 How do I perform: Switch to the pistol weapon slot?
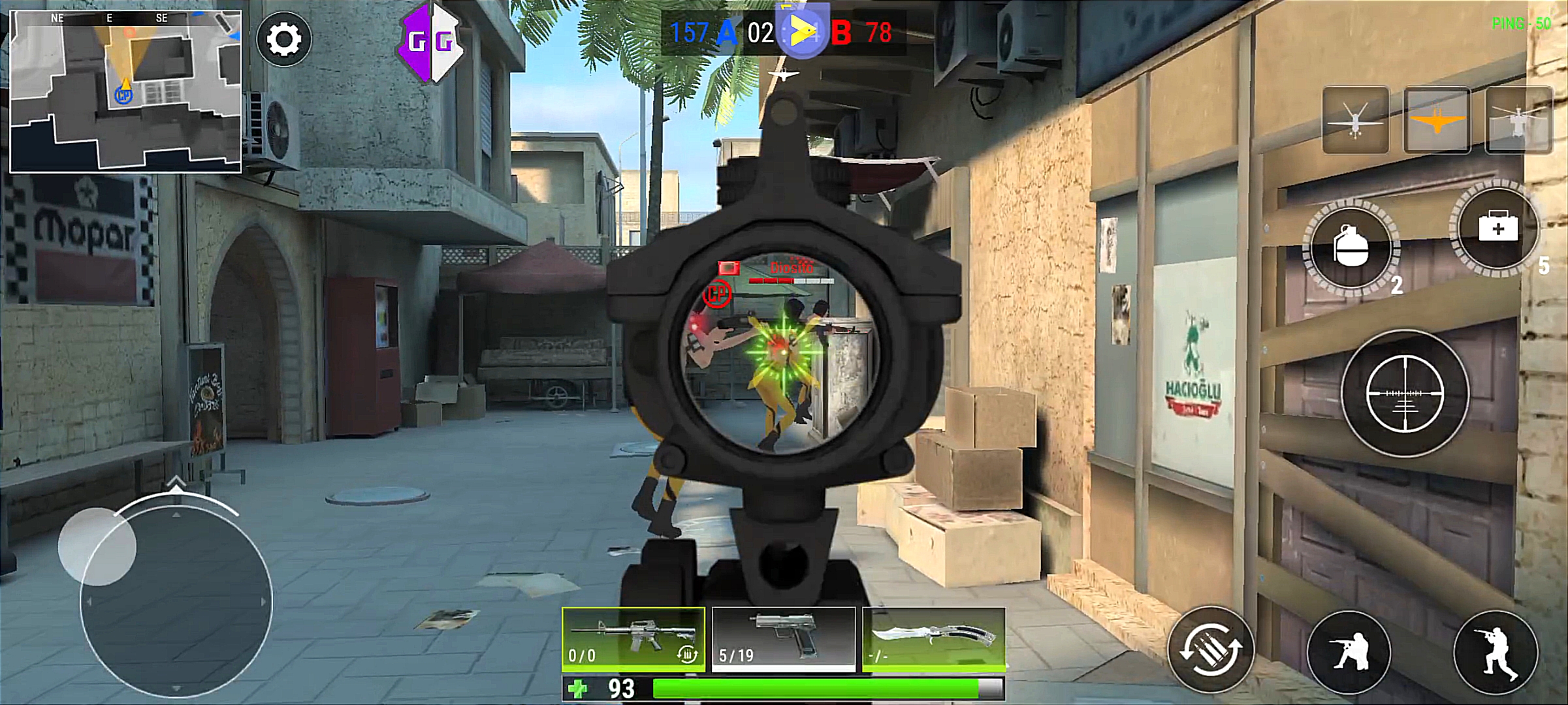point(783,639)
